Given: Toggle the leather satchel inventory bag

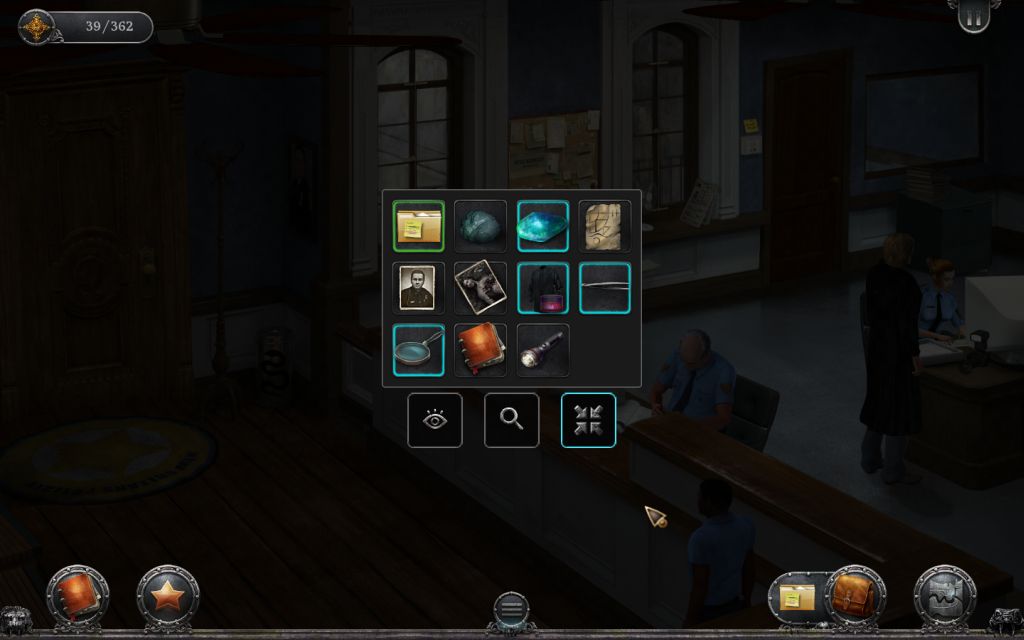Looking at the screenshot, I should (853, 596).
